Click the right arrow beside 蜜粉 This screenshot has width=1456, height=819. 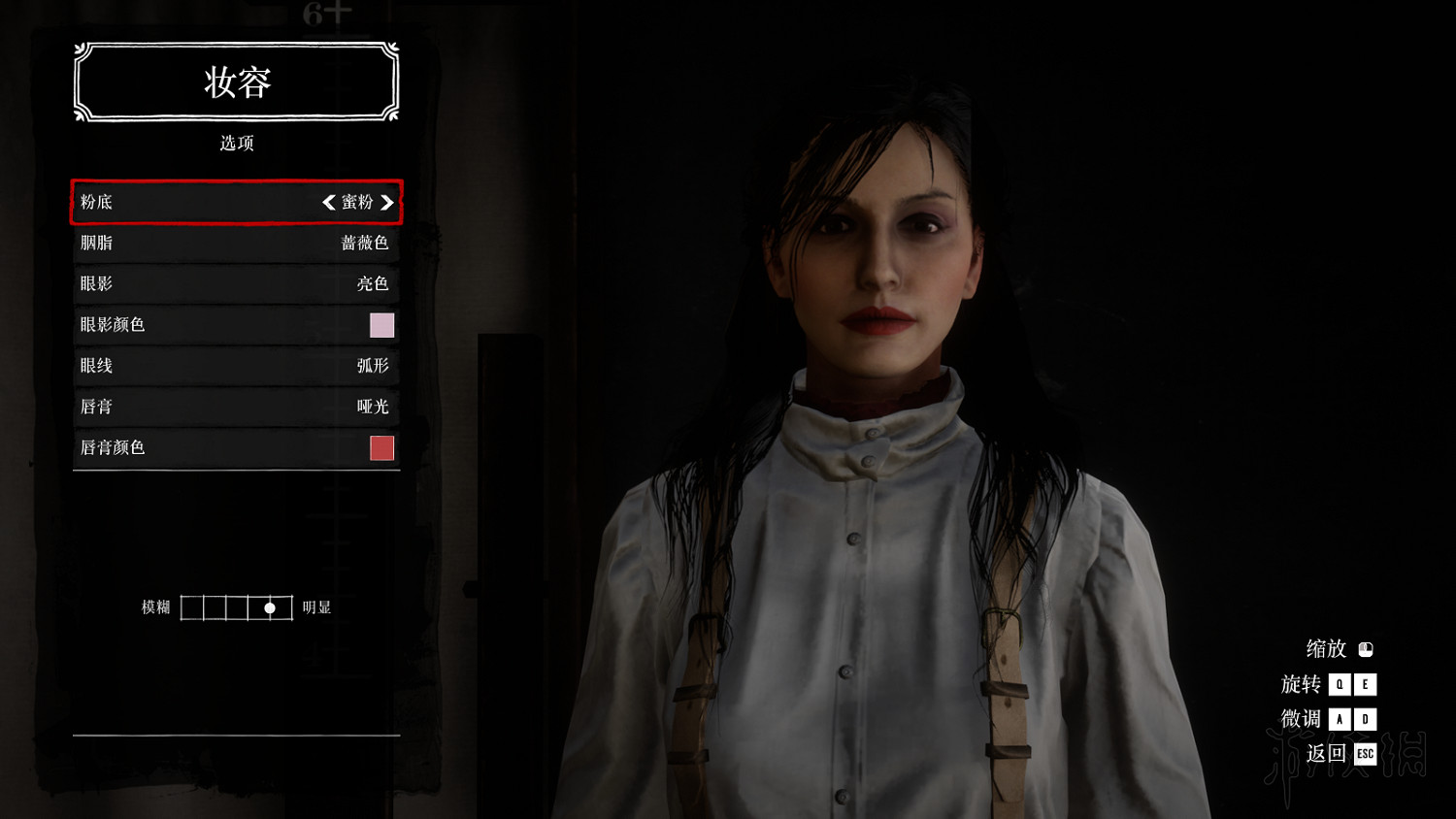coord(387,202)
